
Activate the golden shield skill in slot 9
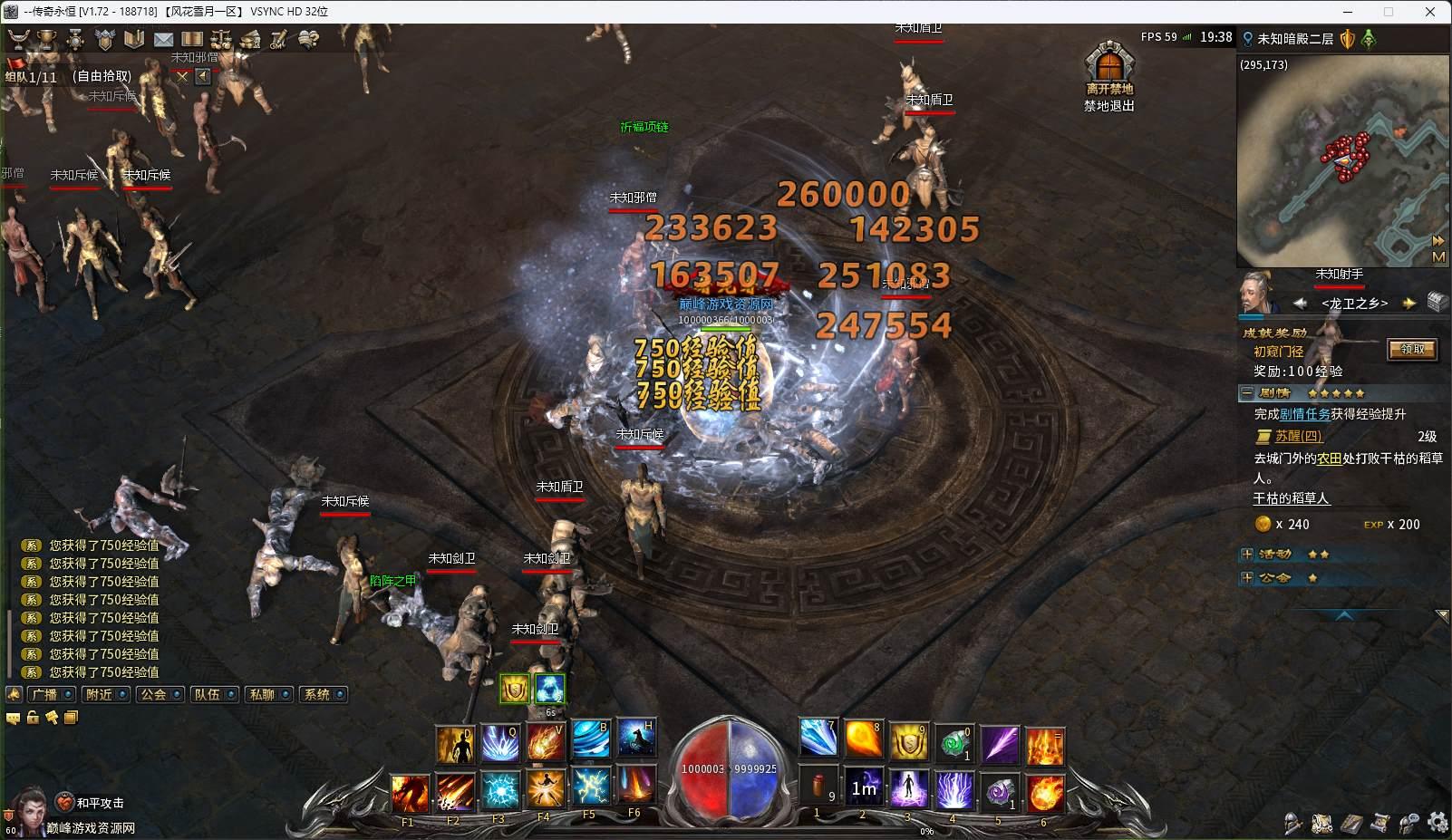[908, 742]
